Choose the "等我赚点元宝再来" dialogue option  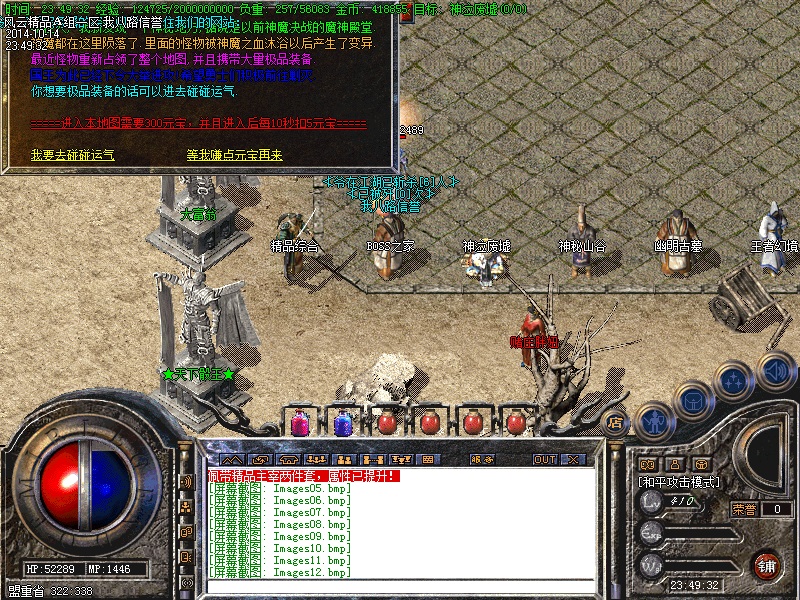coord(234,155)
